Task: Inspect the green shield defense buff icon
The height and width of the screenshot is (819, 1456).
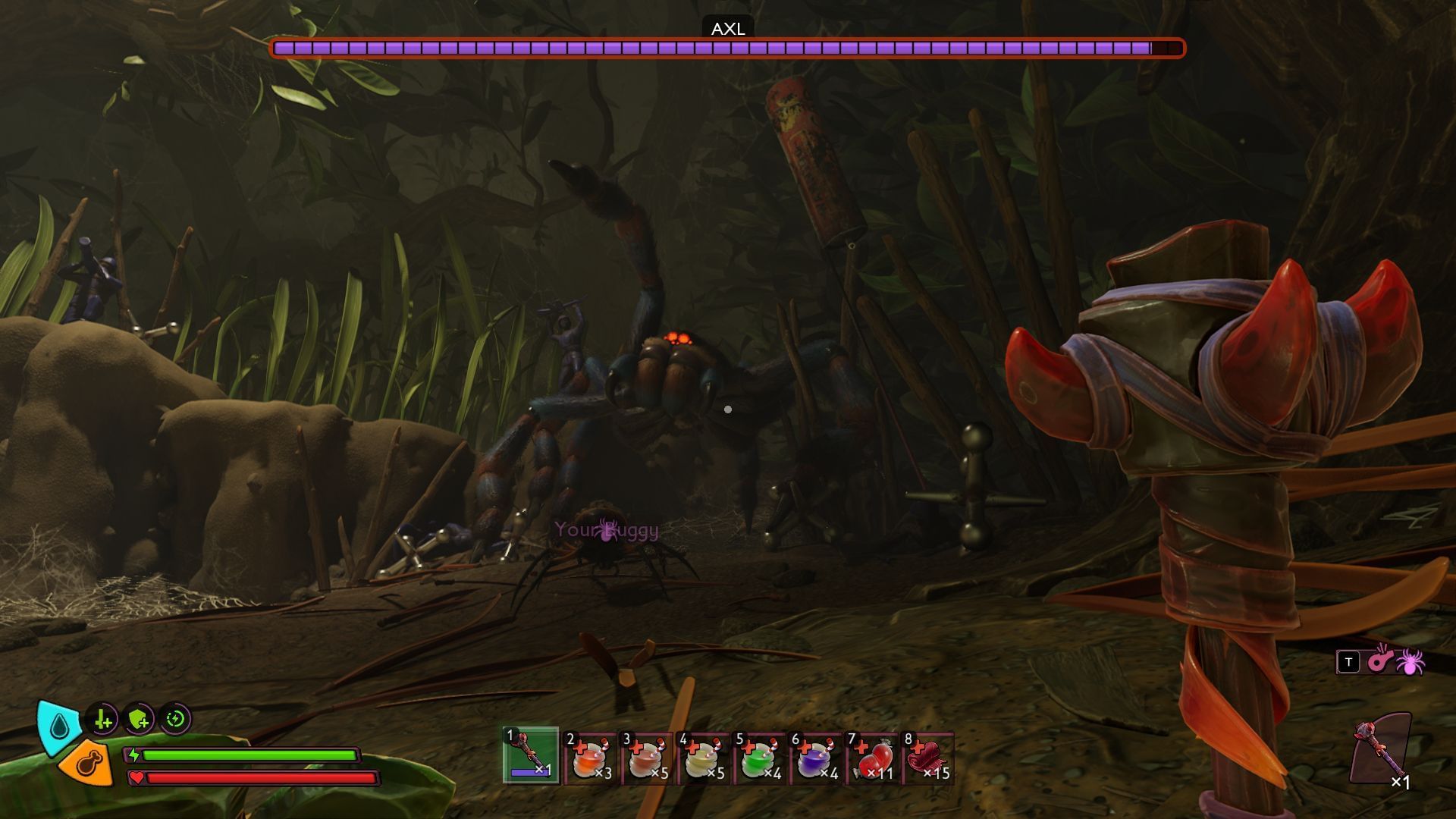Action: click(x=140, y=719)
